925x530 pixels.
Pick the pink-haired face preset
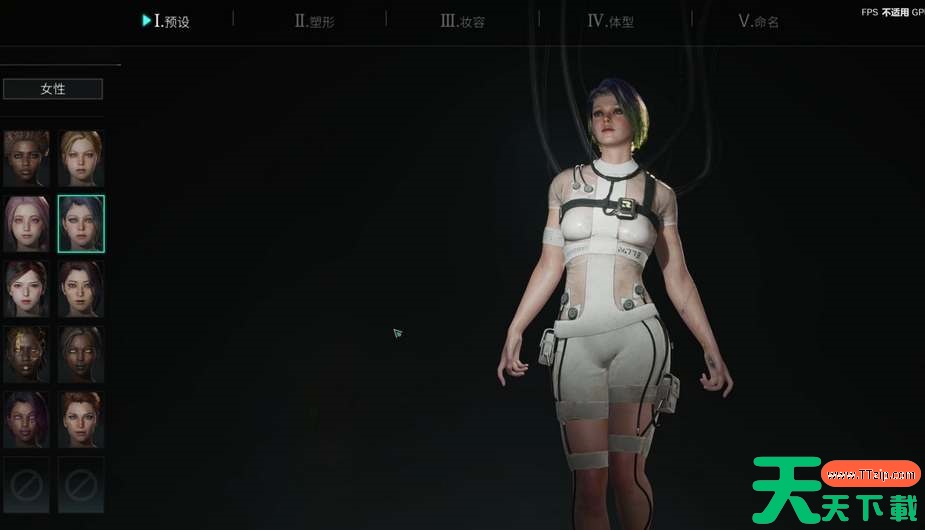[26, 223]
